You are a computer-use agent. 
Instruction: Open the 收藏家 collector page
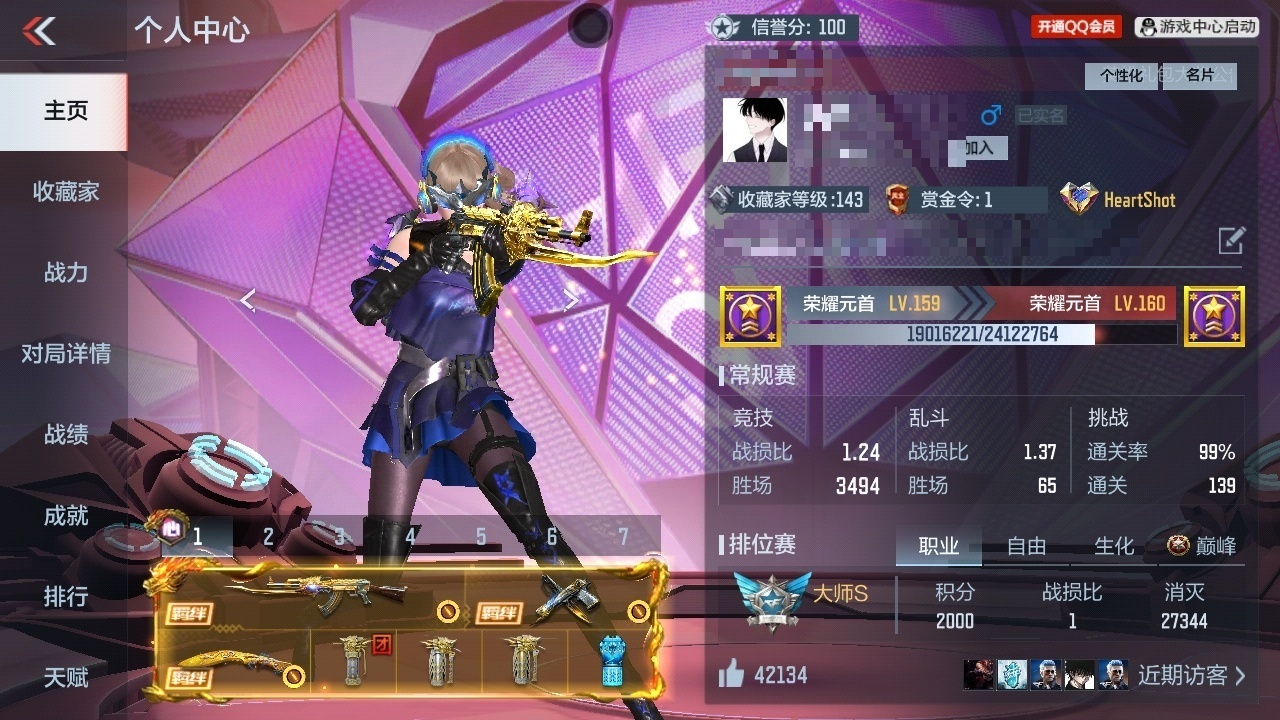(x=65, y=191)
